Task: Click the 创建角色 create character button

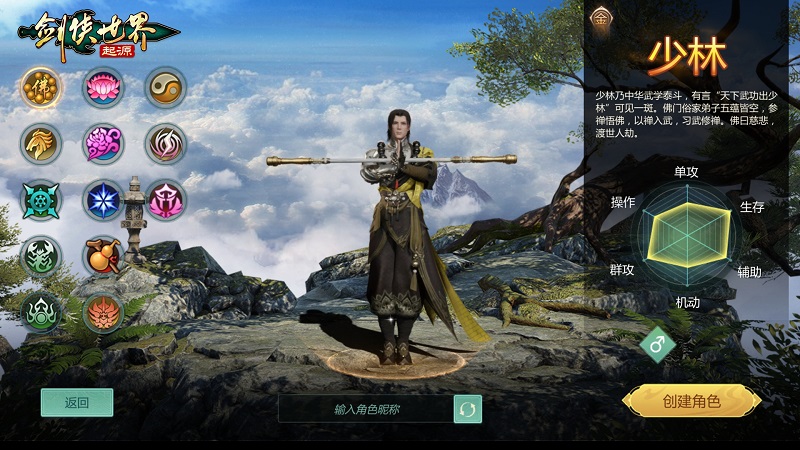Action: point(691,402)
